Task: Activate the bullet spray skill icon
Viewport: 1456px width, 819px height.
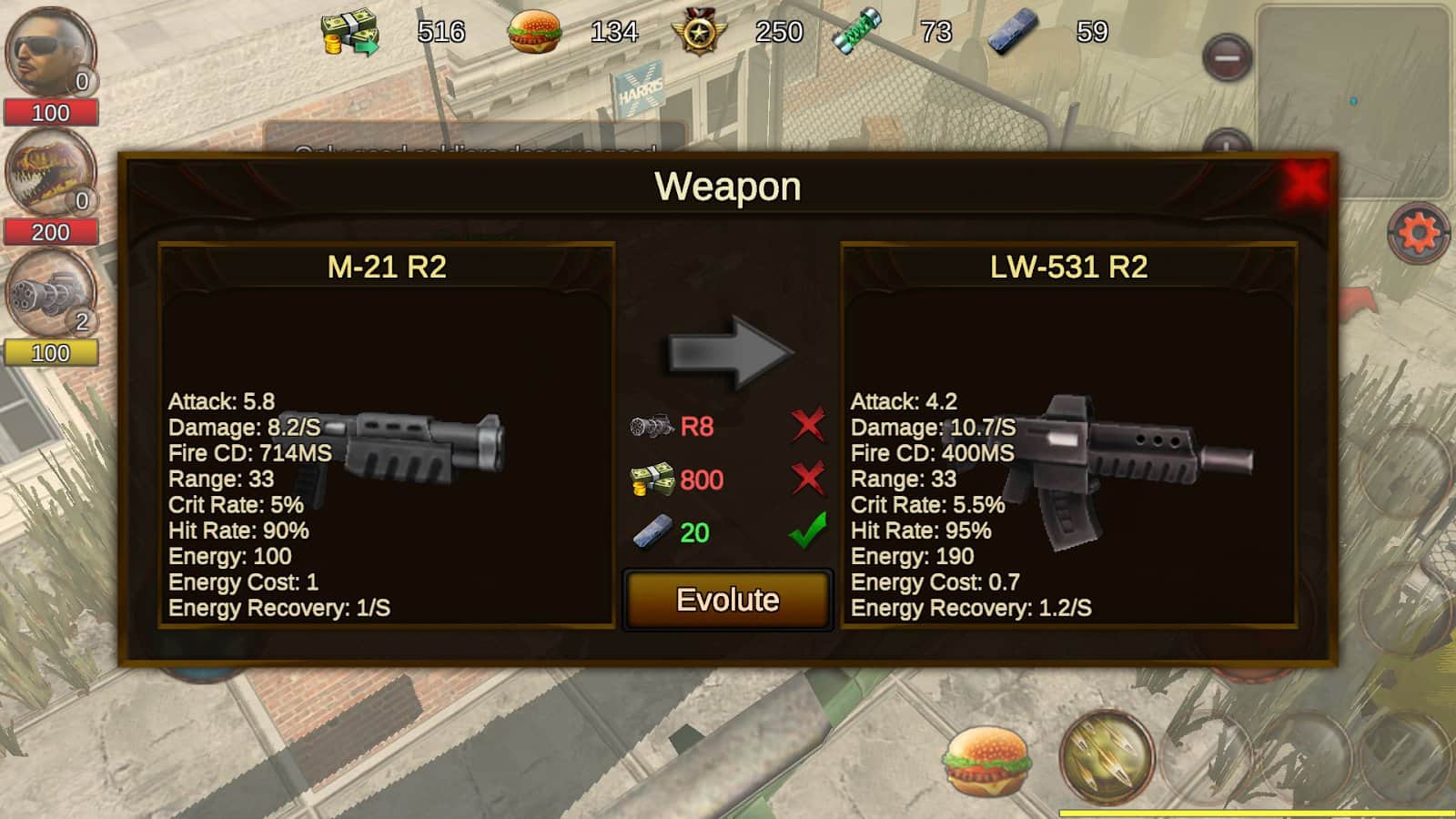Action: [x=1106, y=757]
